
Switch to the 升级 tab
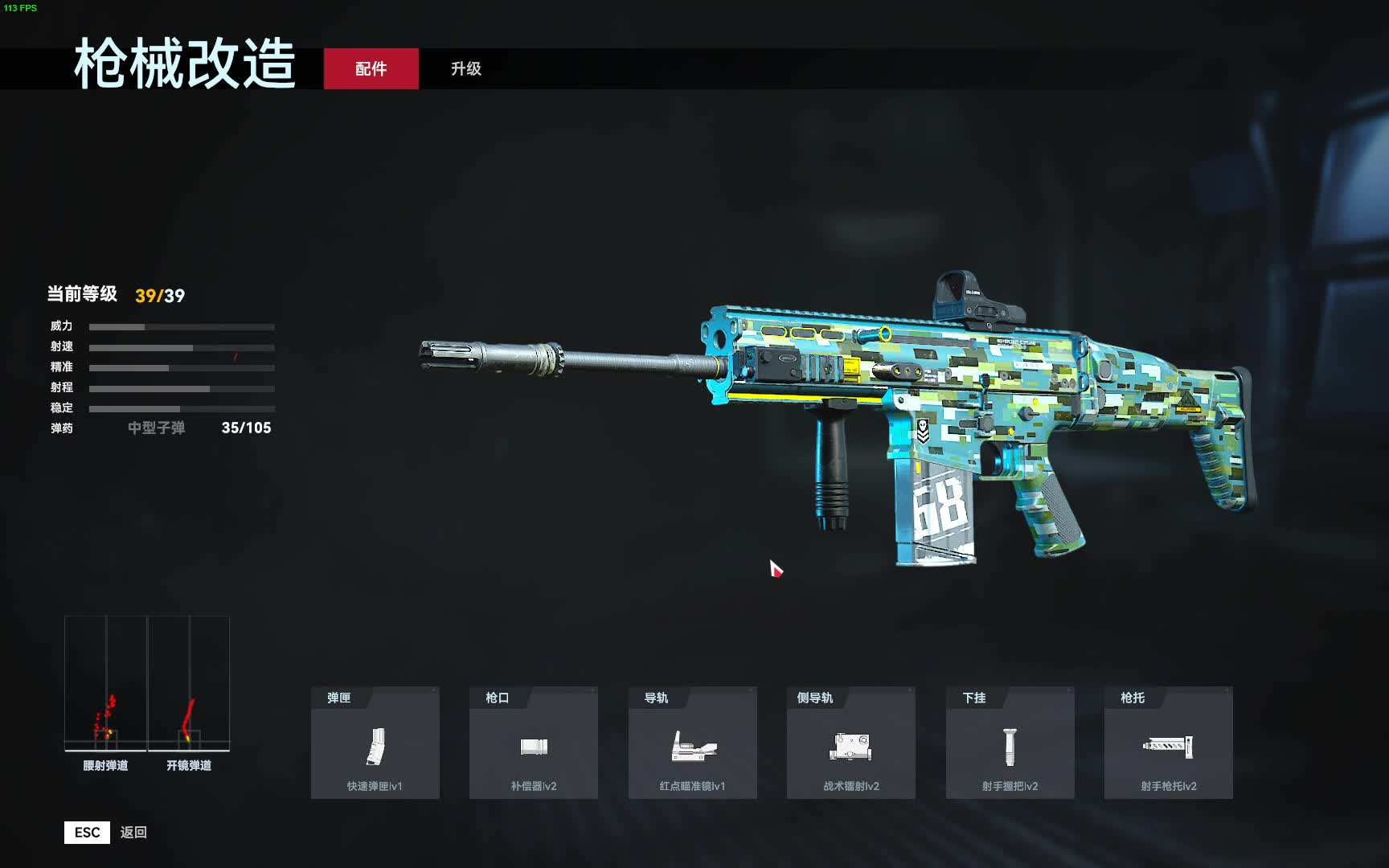coord(465,69)
